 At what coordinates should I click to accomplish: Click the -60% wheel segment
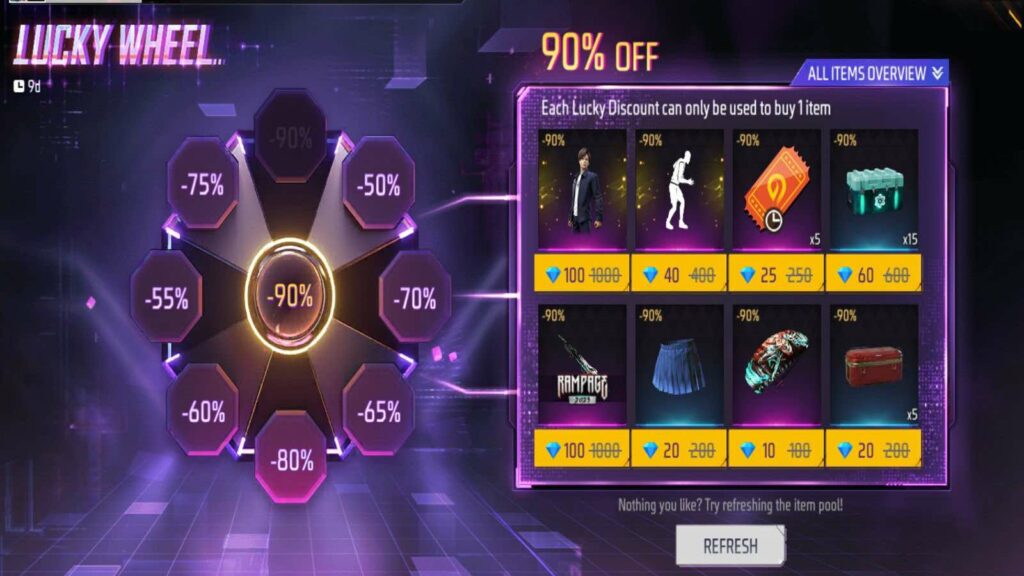(x=203, y=410)
